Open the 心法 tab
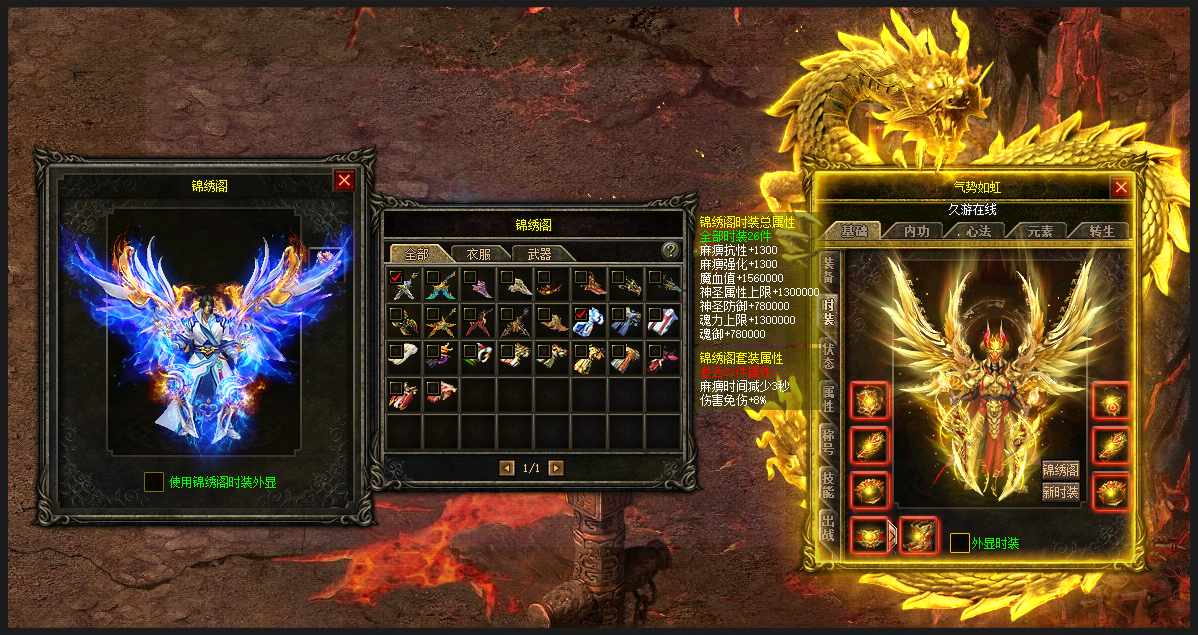Image resolution: width=1198 pixels, height=635 pixels. [x=977, y=231]
